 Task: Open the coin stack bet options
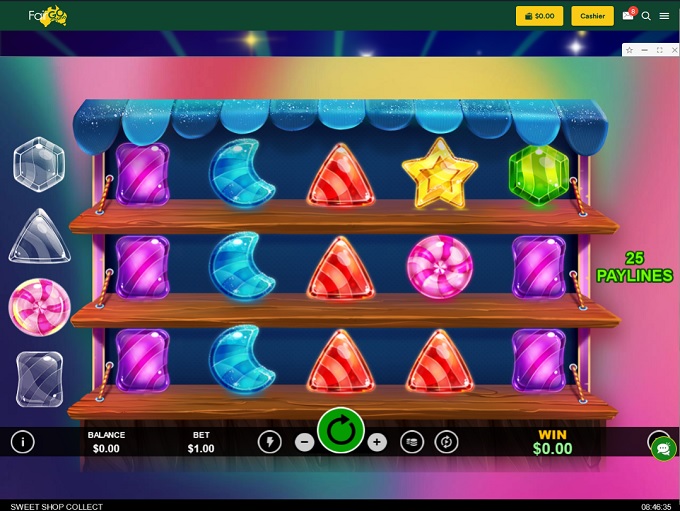click(411, 442)
